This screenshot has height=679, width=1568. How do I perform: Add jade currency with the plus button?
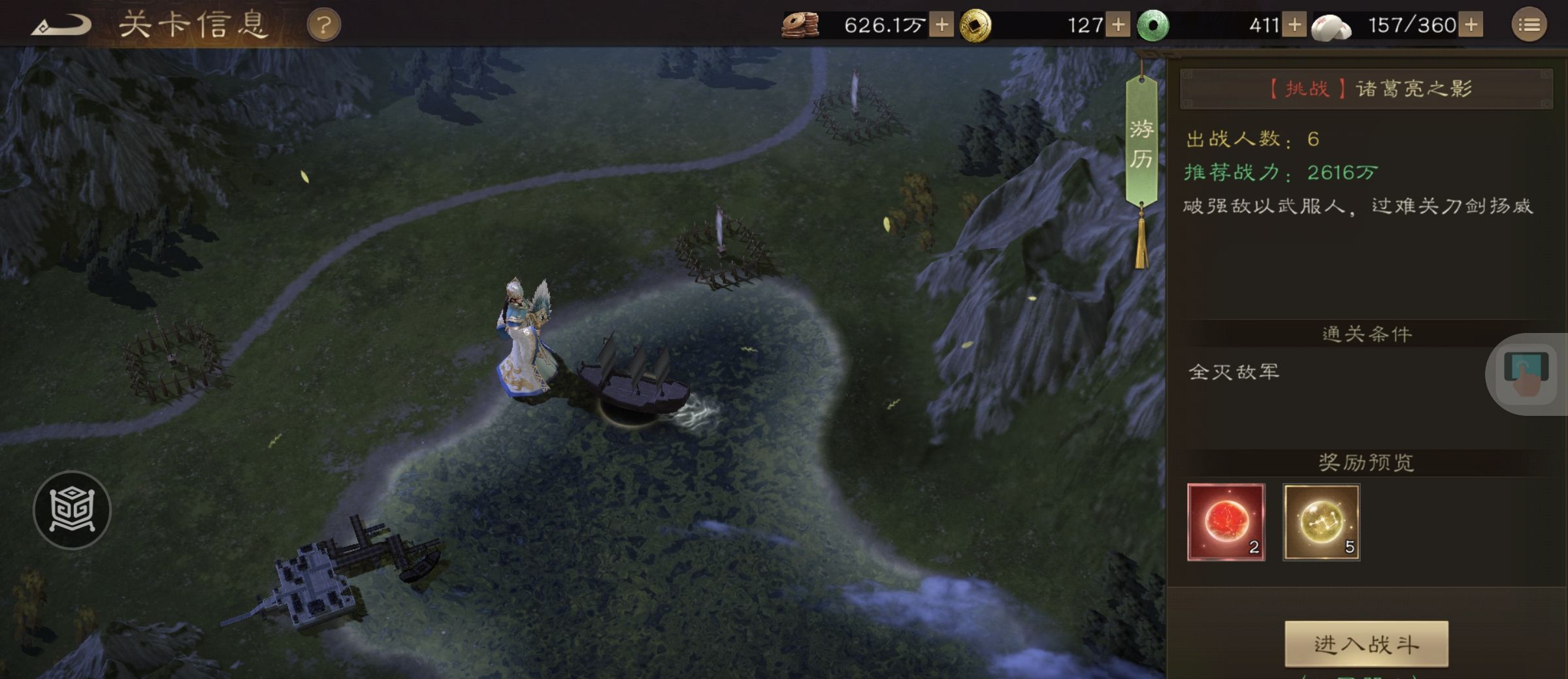(1294, 25)
